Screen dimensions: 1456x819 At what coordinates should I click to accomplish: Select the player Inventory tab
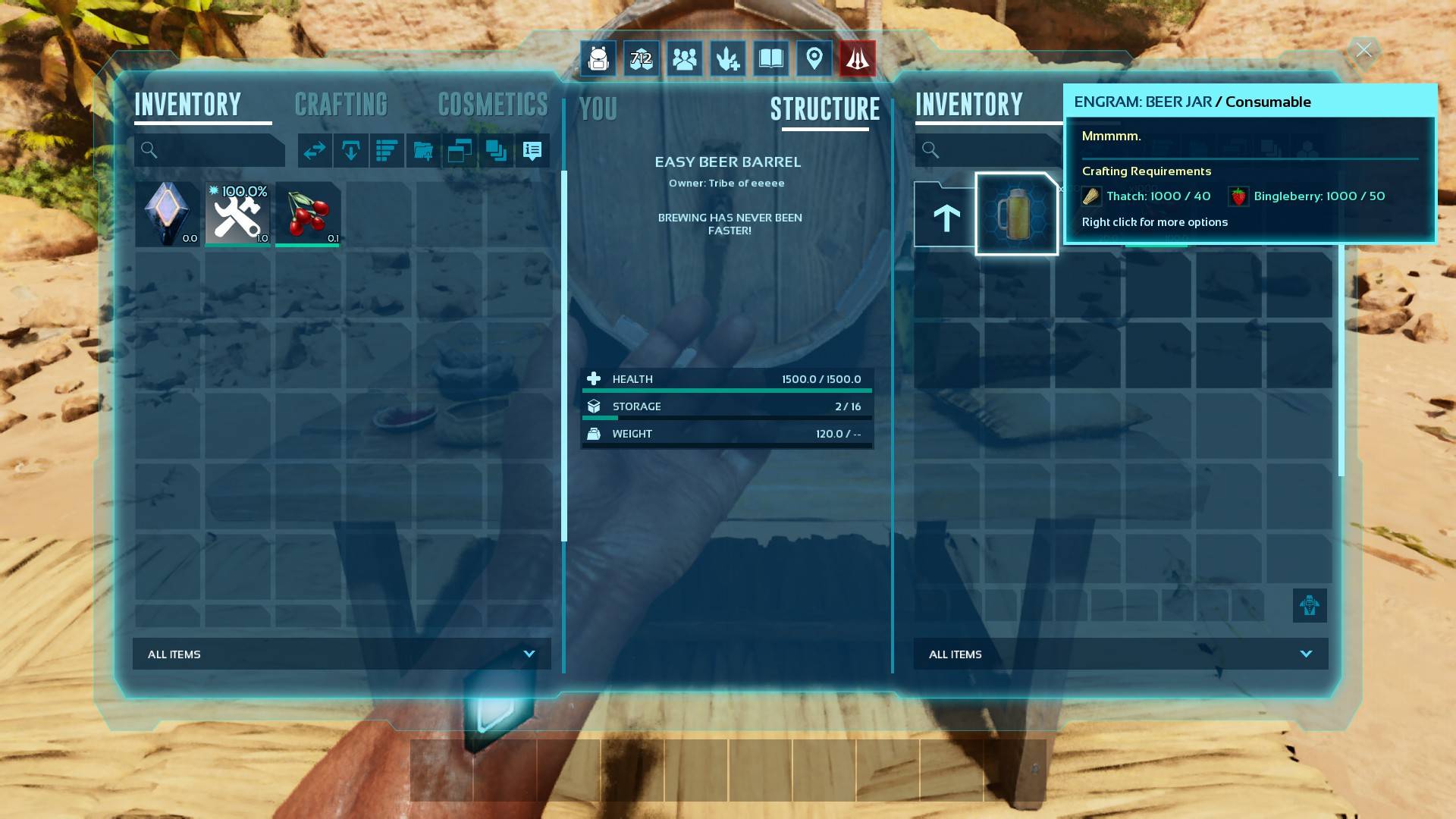pos(188,105)
